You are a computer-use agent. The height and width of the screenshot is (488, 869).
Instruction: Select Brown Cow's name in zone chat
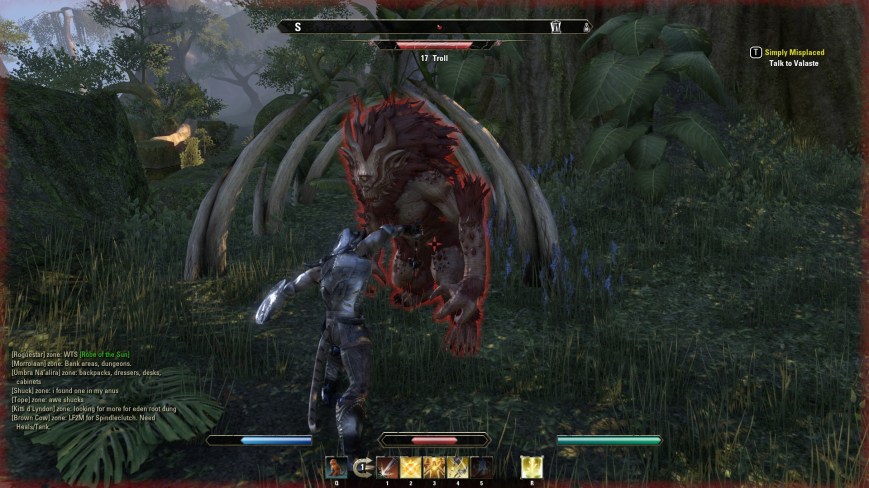(31, 417)
